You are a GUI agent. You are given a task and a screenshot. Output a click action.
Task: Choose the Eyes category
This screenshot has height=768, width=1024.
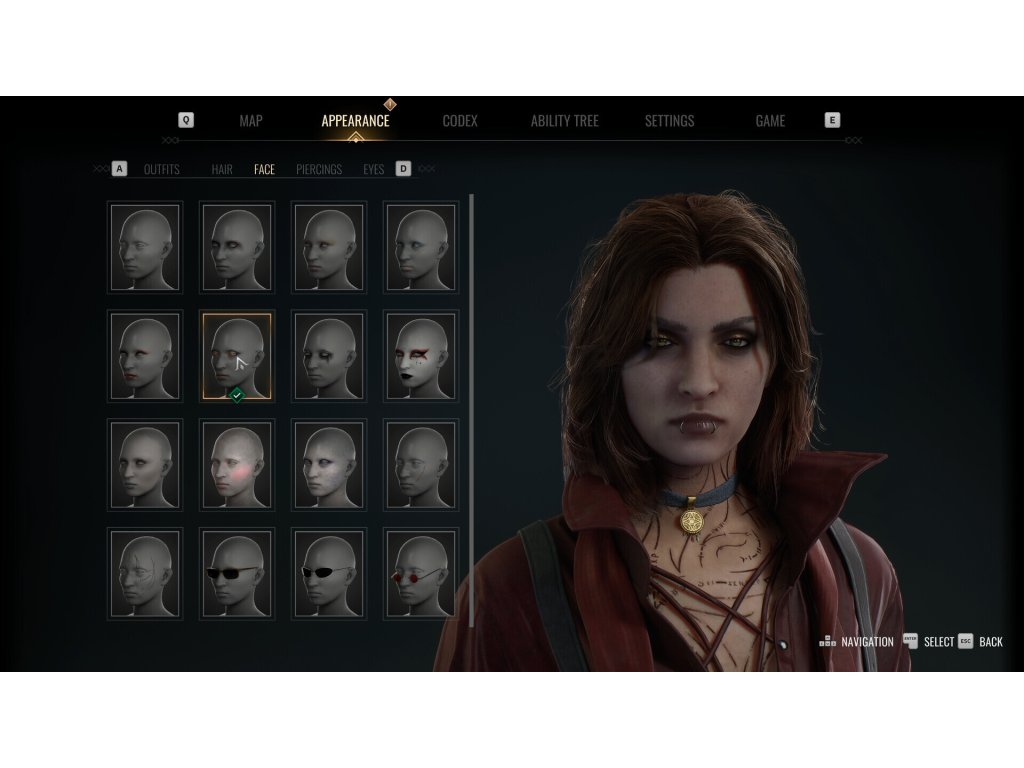373,170
